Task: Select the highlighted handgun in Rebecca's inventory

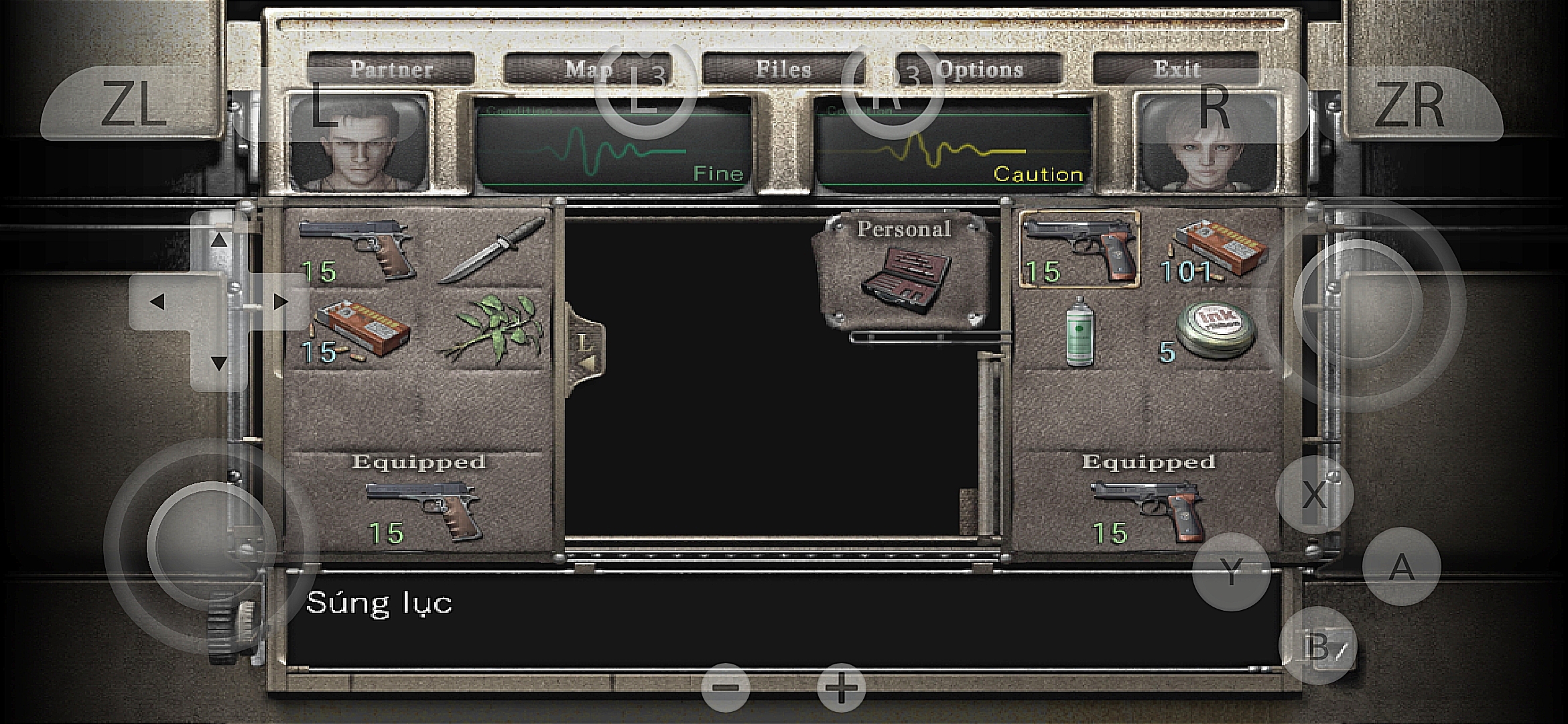Action: coord(1079,249)
